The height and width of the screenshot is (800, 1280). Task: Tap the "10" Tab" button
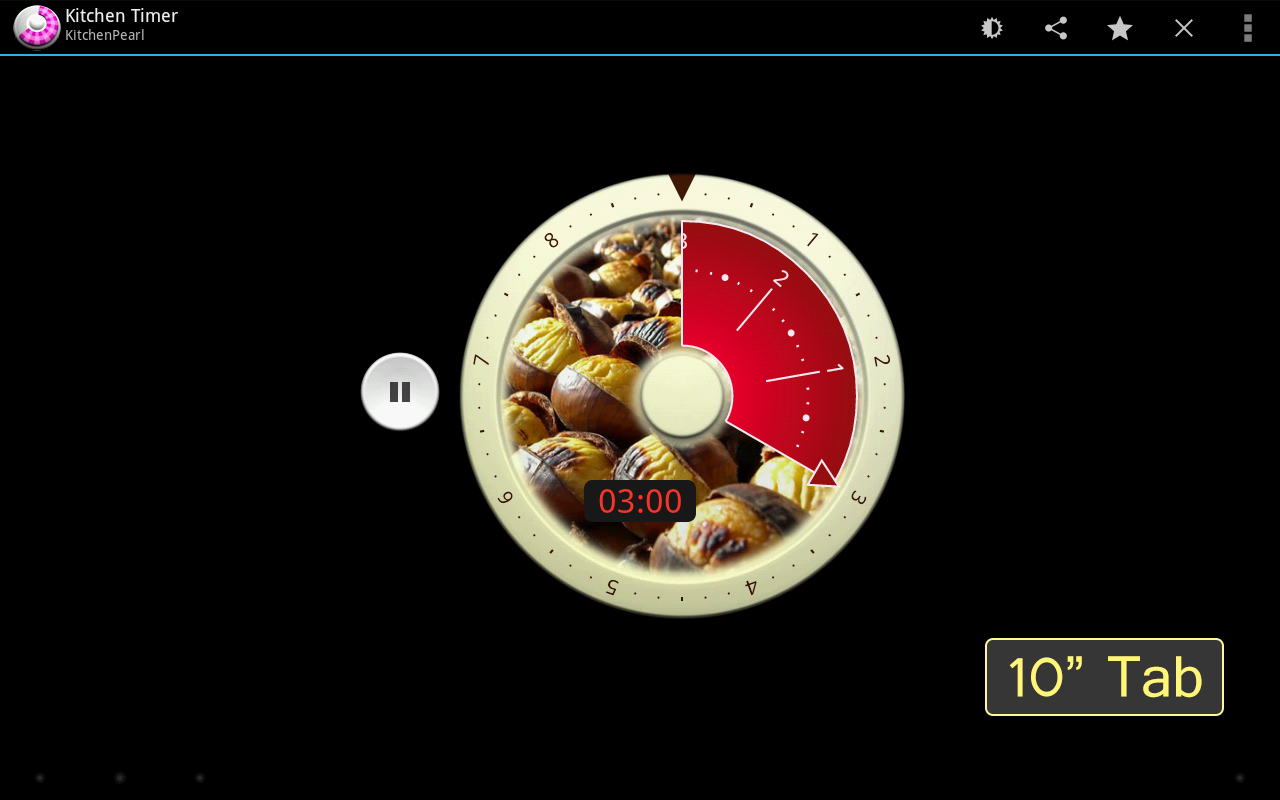pos(1104,676)
